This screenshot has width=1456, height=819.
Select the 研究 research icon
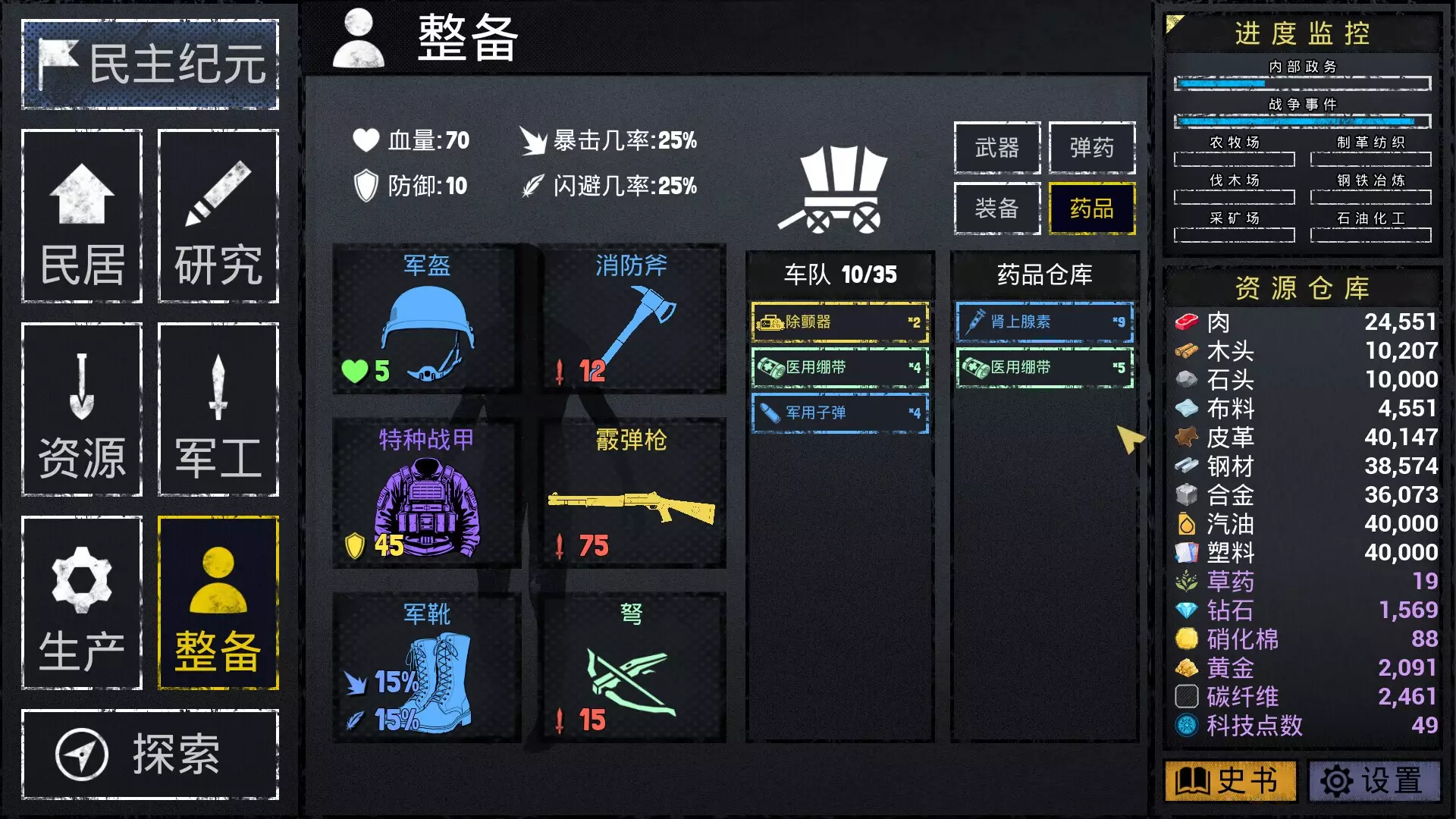(x=217, y=218)
